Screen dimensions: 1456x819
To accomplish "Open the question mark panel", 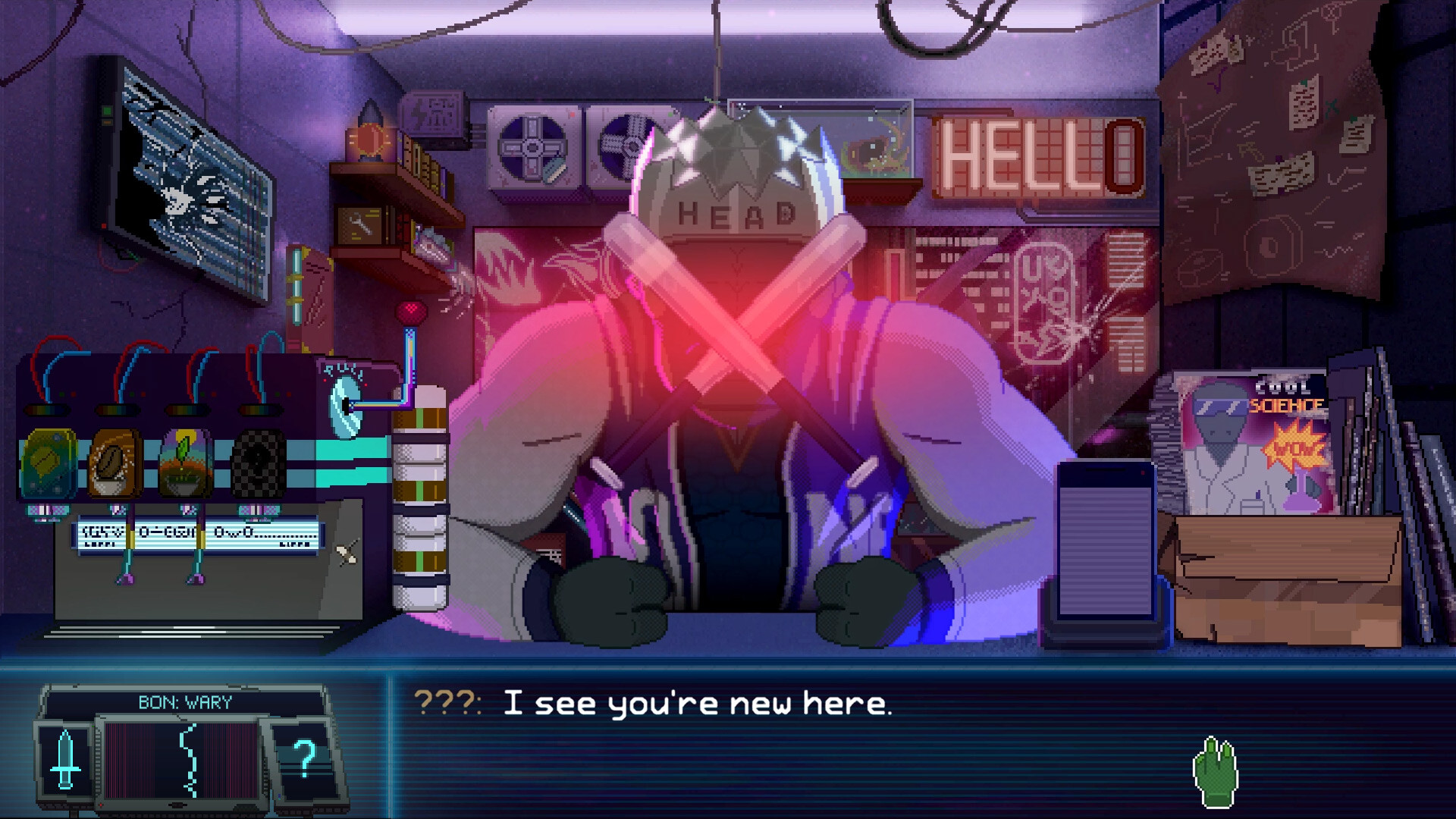I will (306, 758).
